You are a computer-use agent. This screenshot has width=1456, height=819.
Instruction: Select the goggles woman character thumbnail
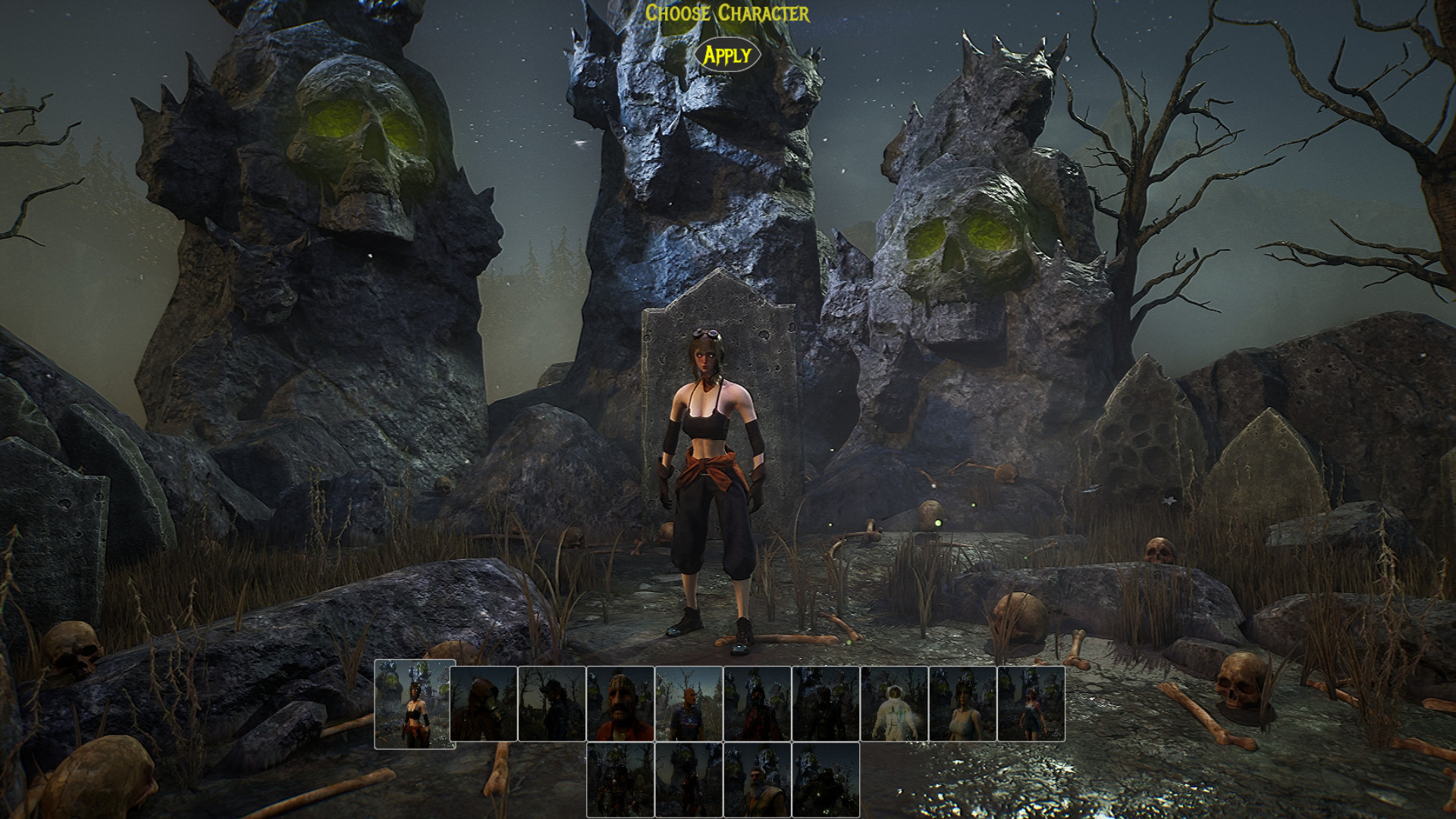[x=415, y=704]
